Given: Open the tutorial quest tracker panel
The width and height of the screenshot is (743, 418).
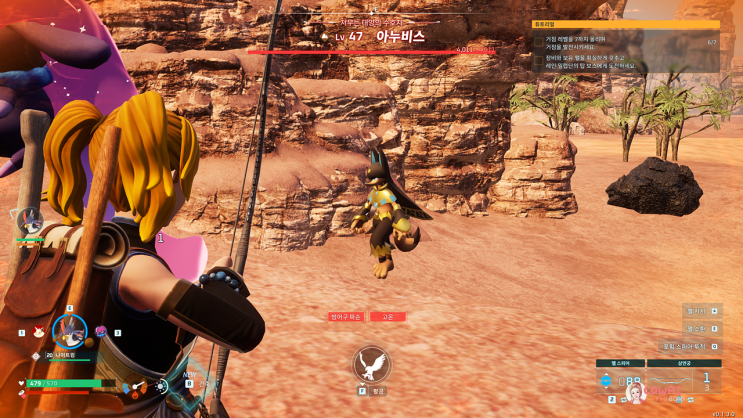Looking at the screenshot, I should [x=625, y=45].
